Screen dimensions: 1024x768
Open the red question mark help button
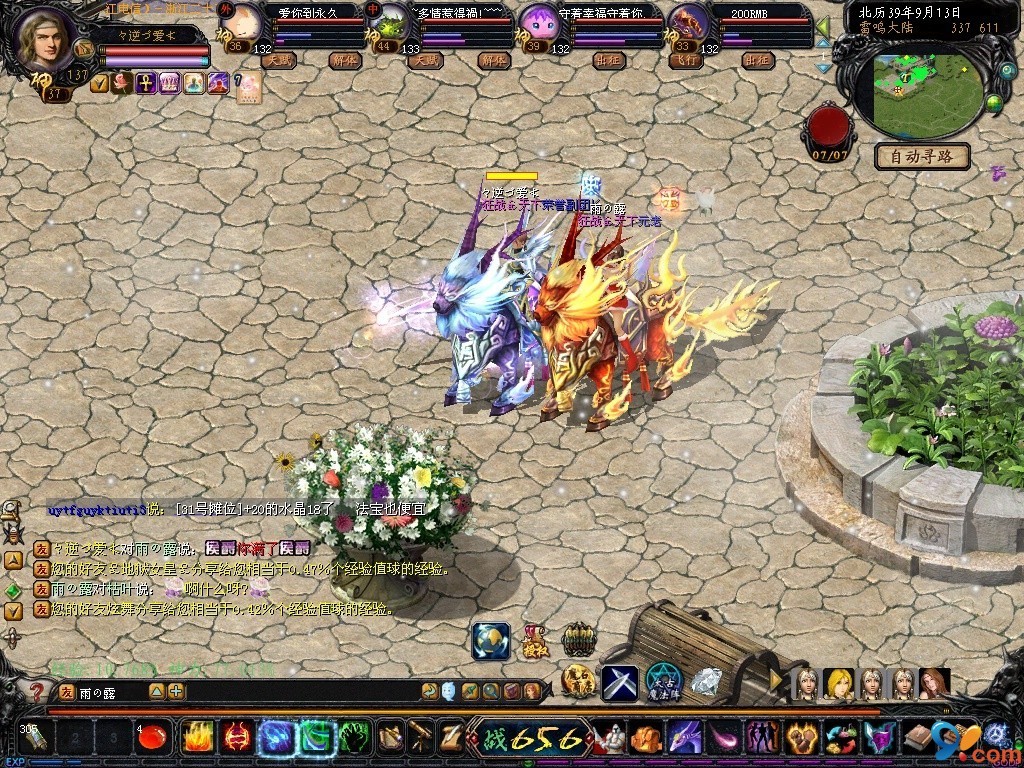tap(36, 691)
